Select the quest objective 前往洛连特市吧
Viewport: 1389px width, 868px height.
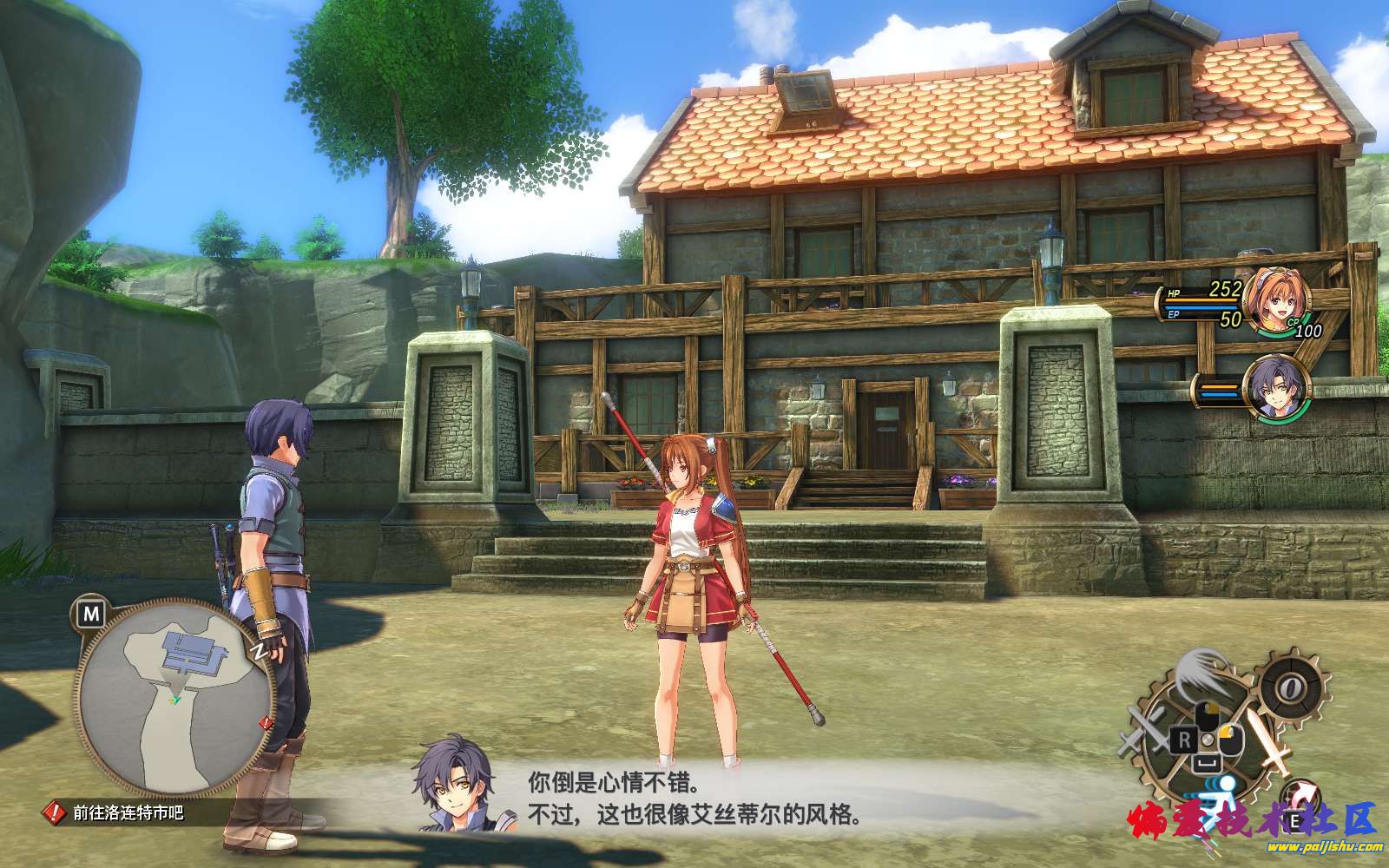(128, 813)
